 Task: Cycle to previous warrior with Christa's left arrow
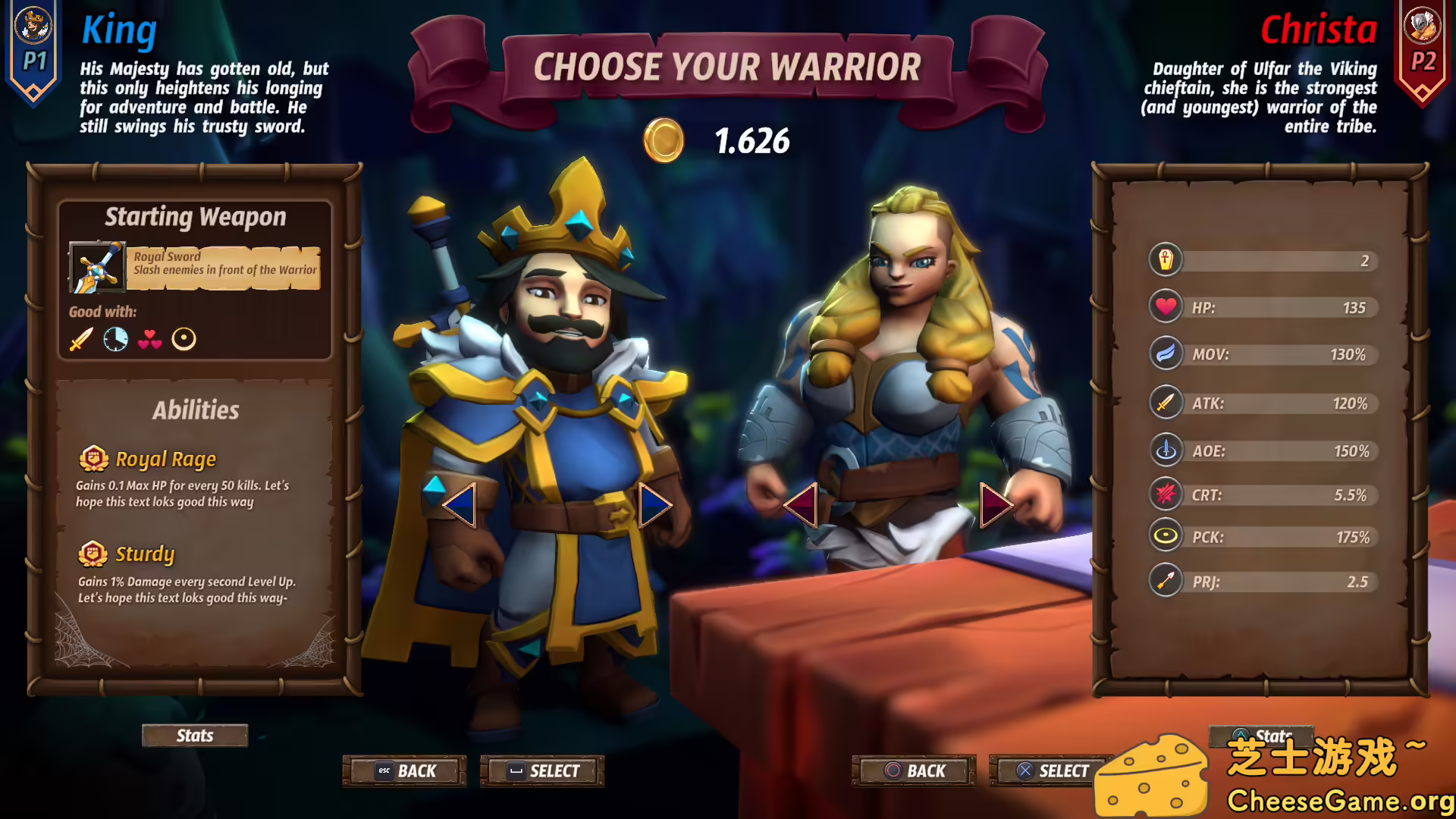click(802, 507)
